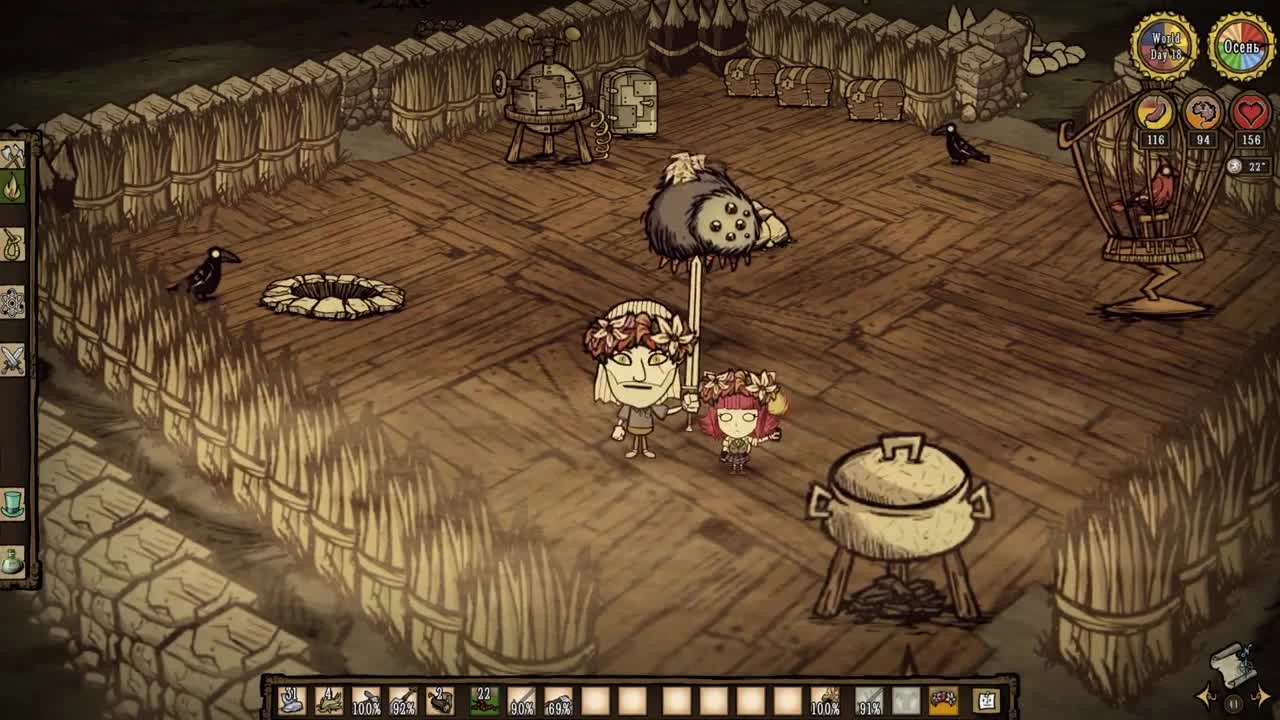Click the pause button at the bottom right
Screen dimensions: 1280x720
(1234, 704)
